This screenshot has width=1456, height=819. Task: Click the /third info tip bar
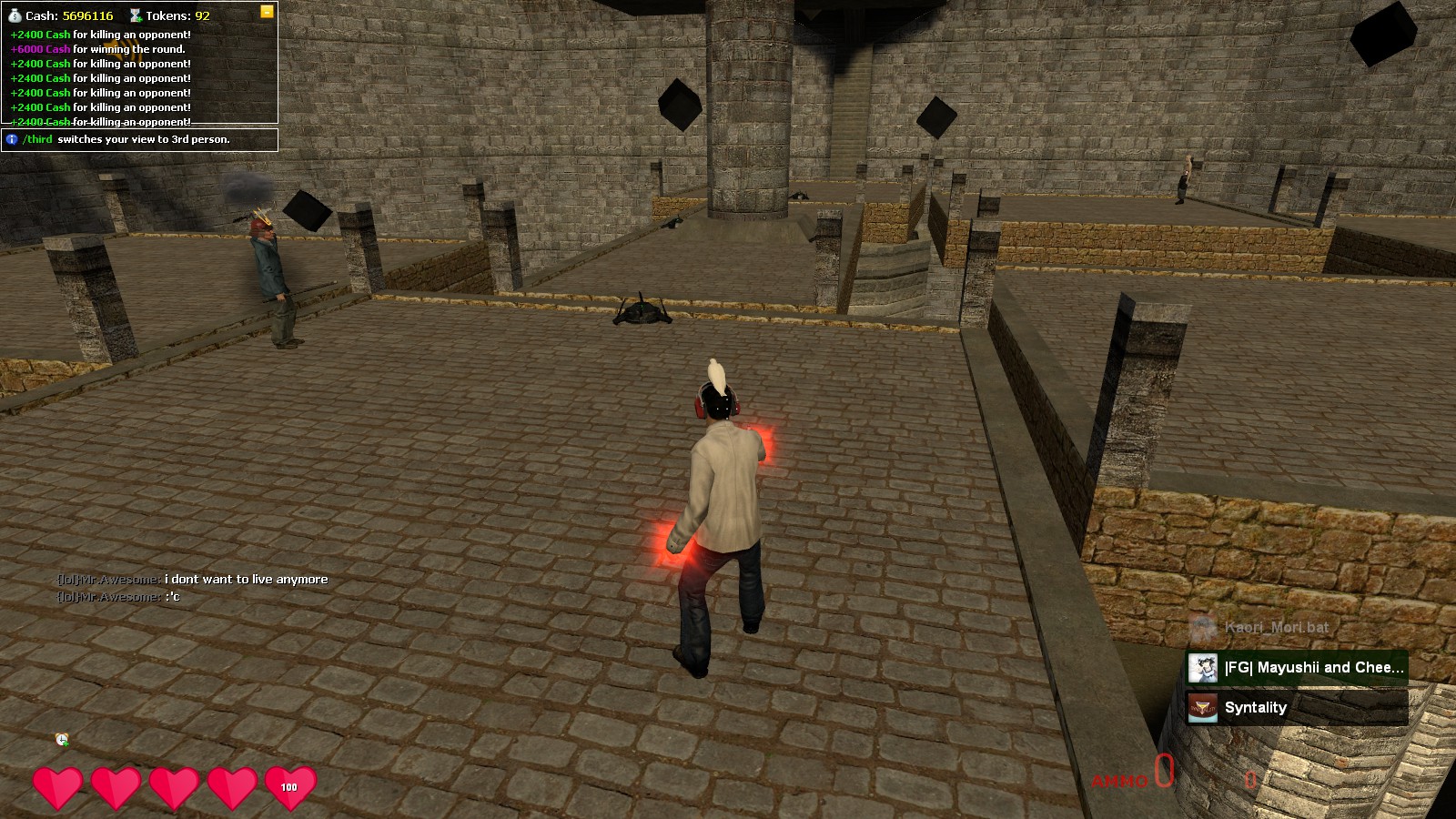click(139, 139)
